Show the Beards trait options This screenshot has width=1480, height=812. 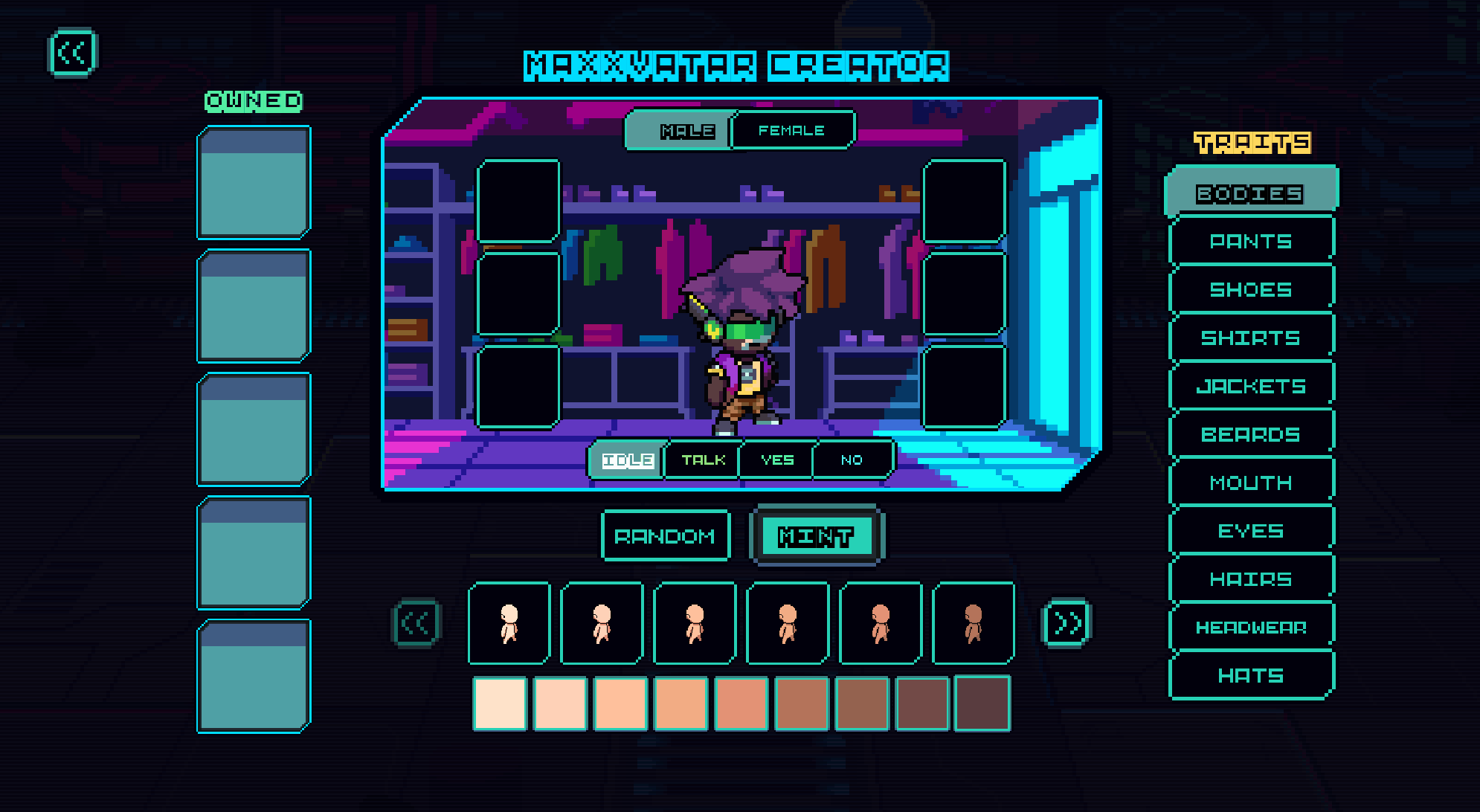click(1250, 434)
